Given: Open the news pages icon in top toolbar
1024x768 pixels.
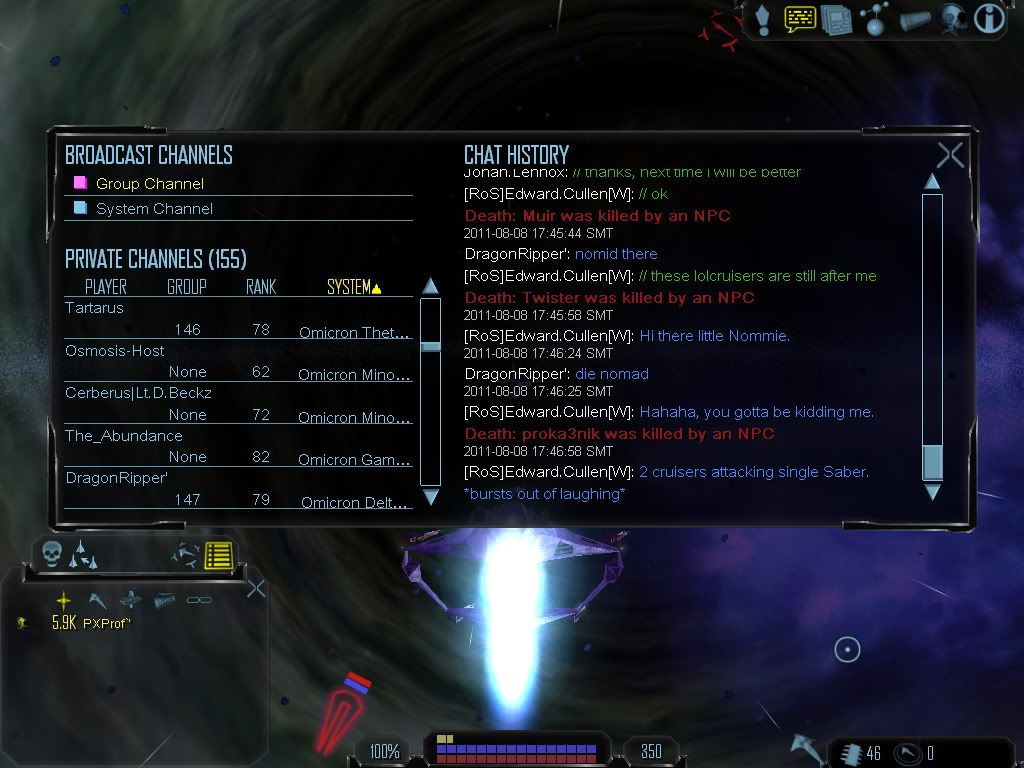Looking at the screenshot, I should [836, 19].
